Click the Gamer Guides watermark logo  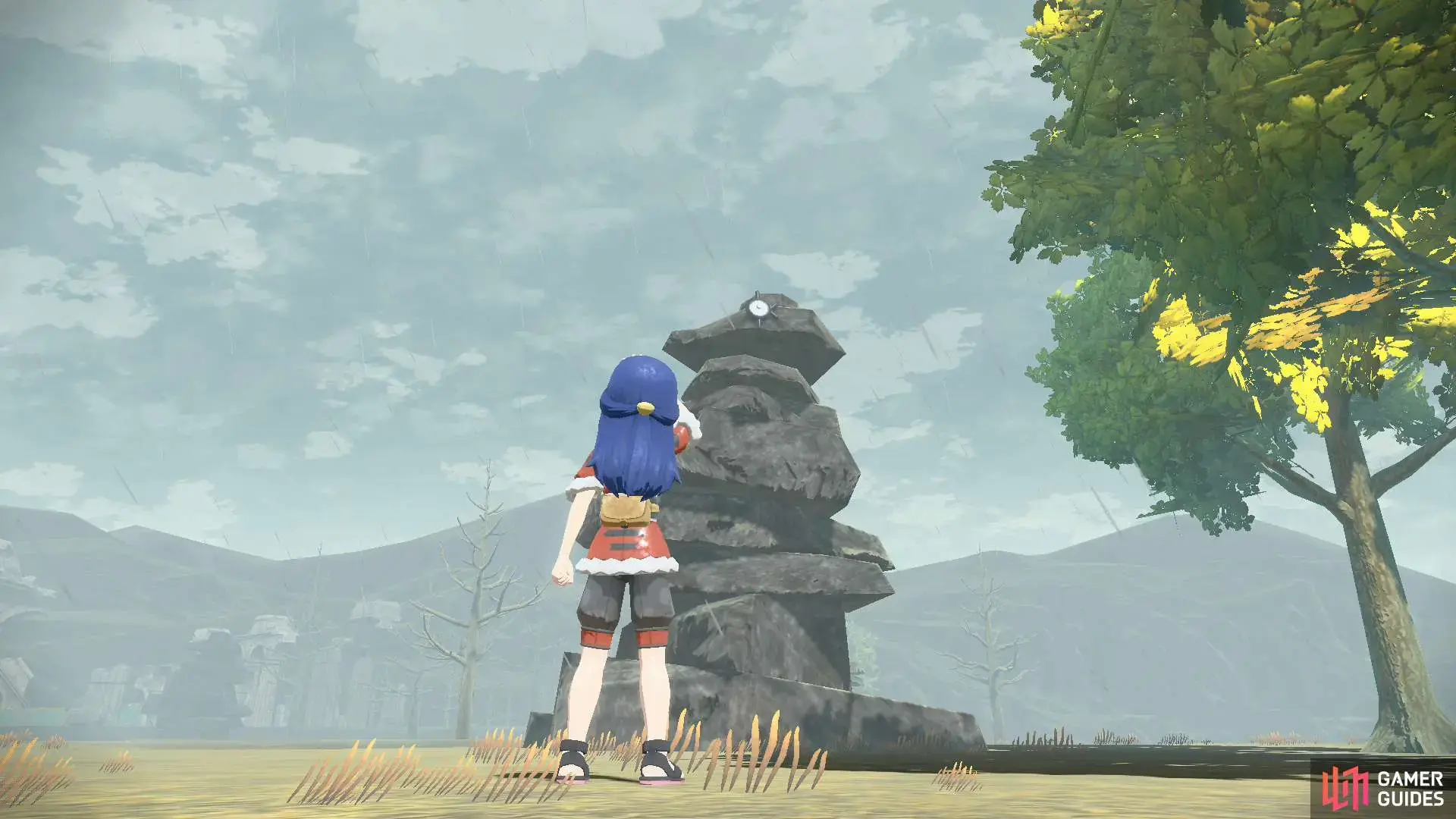point(1382,788)
